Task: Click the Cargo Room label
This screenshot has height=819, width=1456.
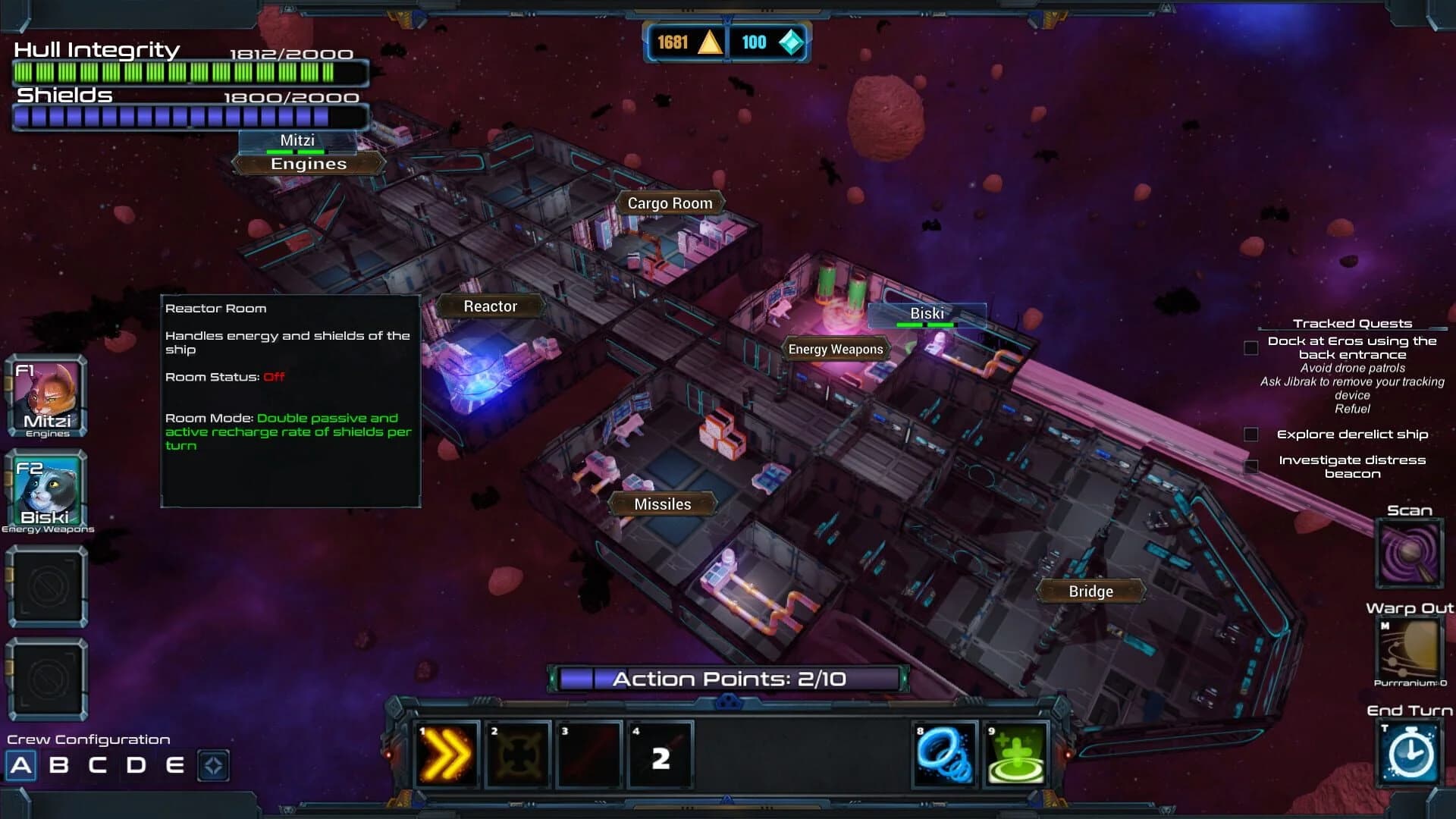Action: click(x=670, y=202)
